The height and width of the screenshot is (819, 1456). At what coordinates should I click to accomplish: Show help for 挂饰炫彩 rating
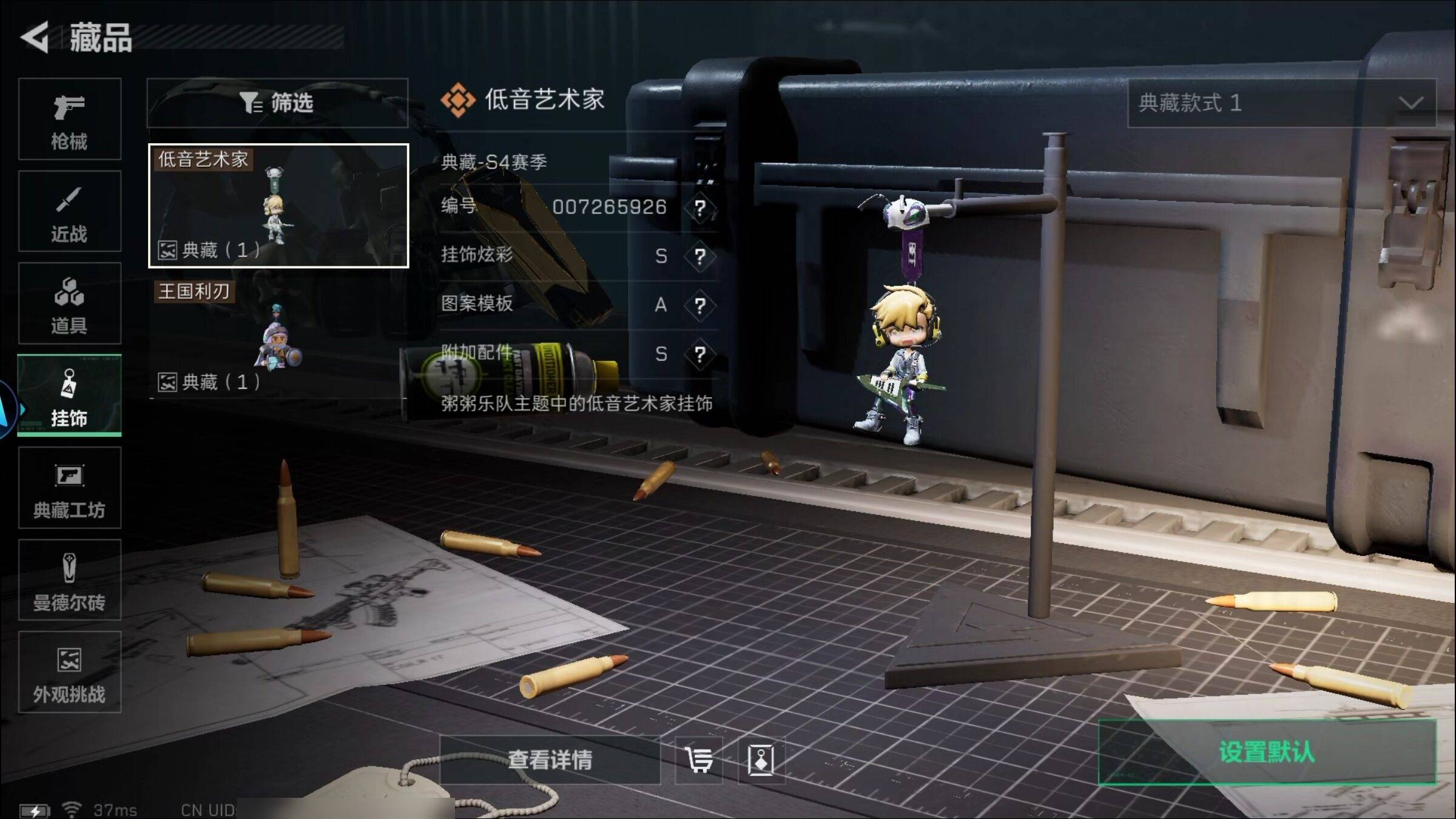[x=700, y=257]
